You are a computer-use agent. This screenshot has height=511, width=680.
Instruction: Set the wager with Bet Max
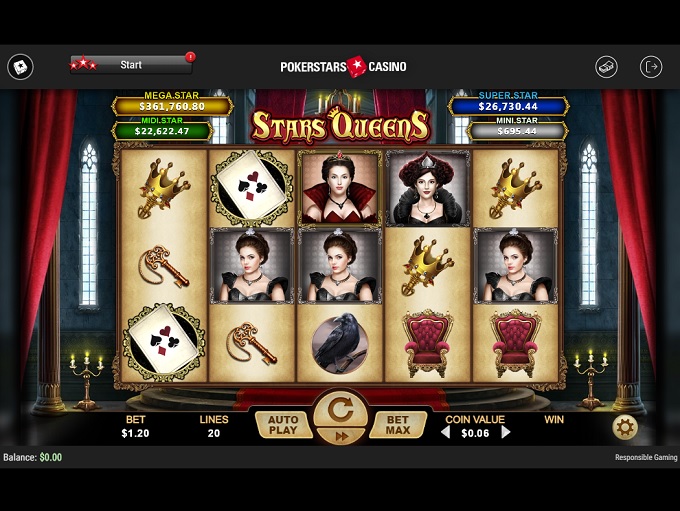click(x=398, y=425)
